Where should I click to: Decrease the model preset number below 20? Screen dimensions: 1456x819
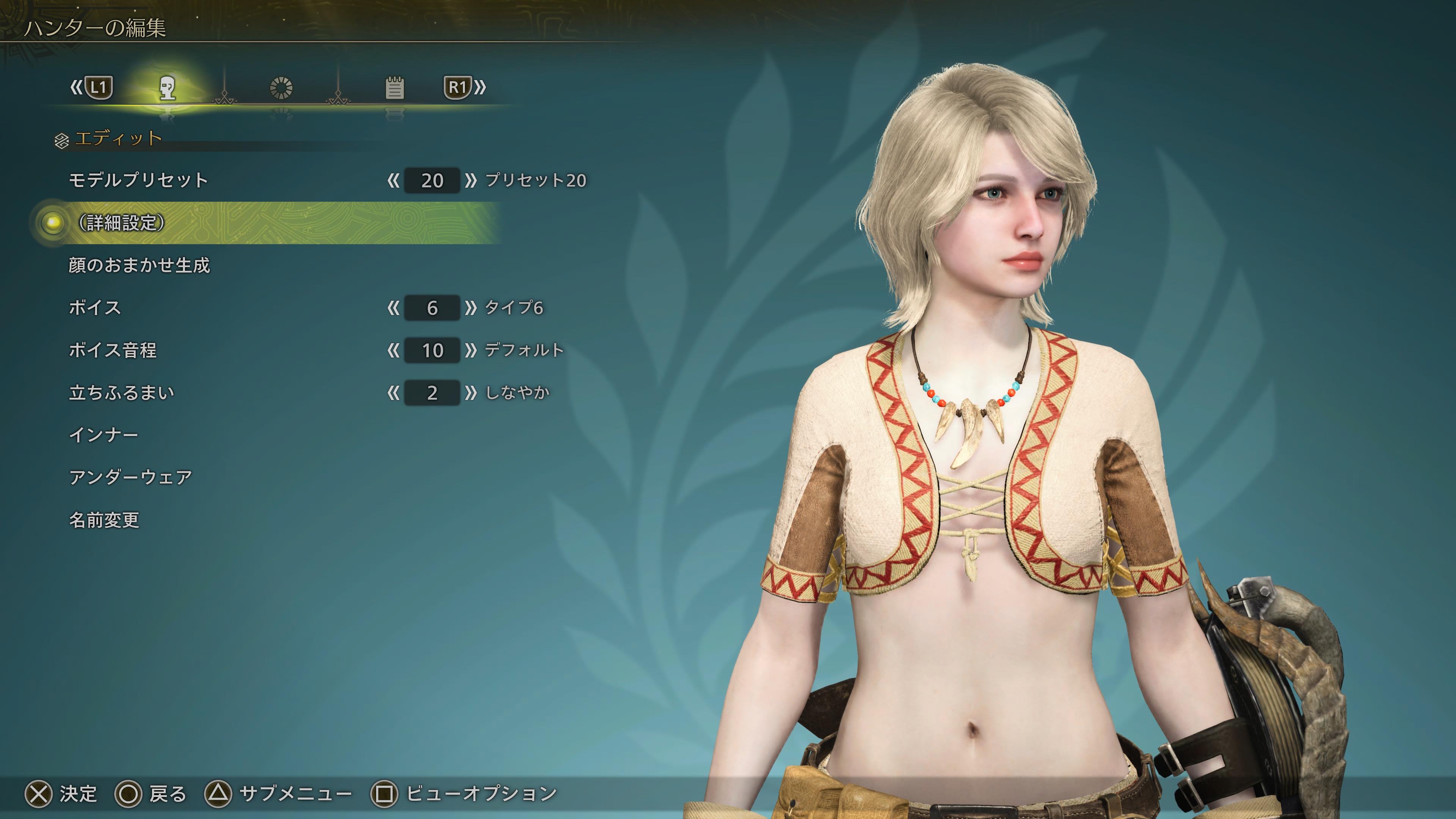coord(394,181)
